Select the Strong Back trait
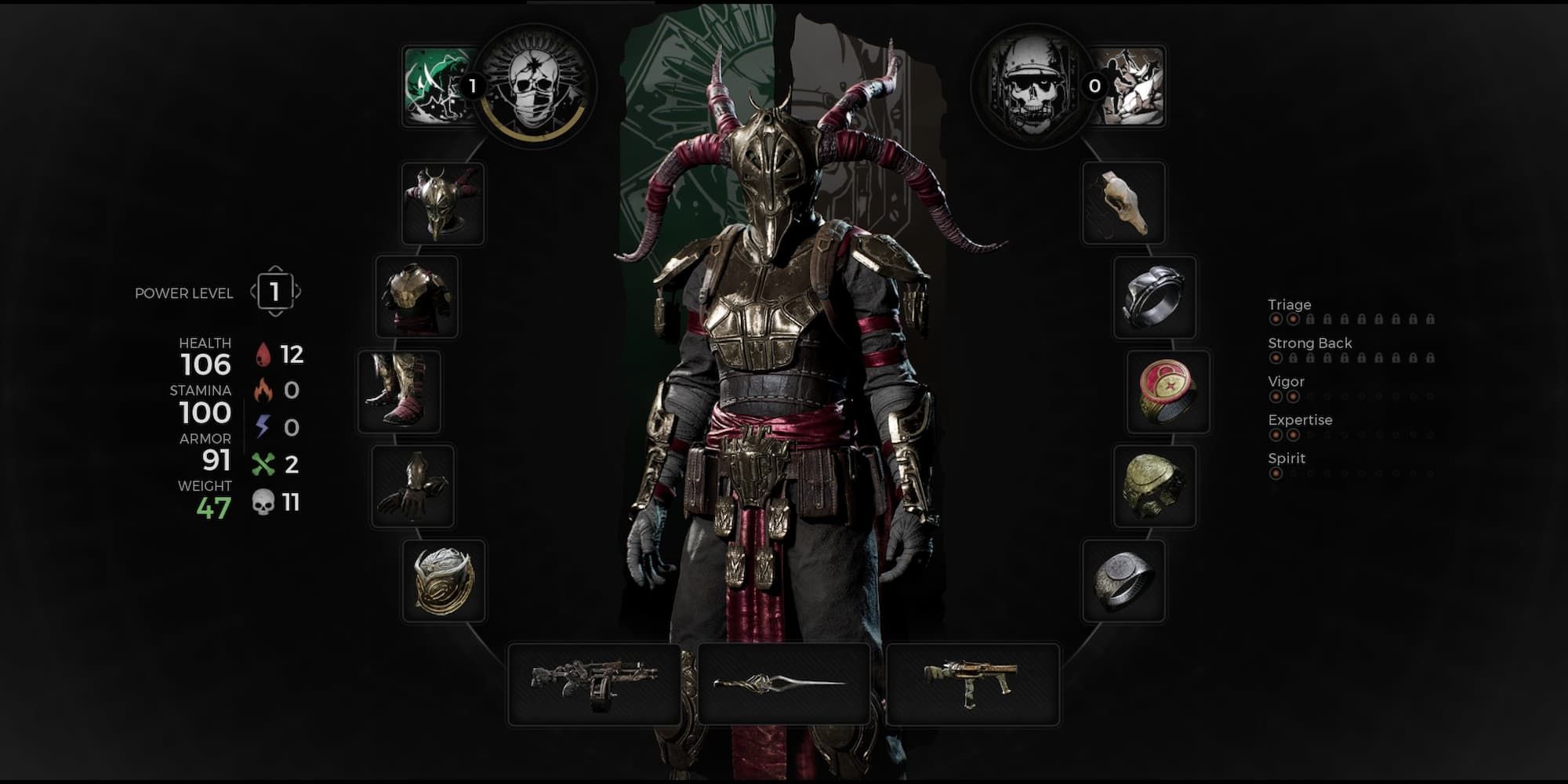 (x=1309, y=343)
